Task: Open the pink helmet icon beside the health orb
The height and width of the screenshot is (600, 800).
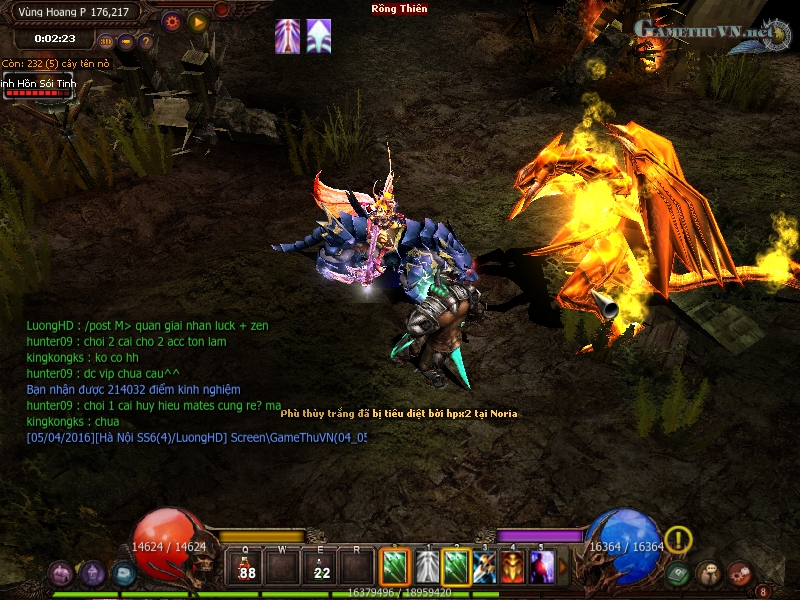Action: tap(62, 574)
